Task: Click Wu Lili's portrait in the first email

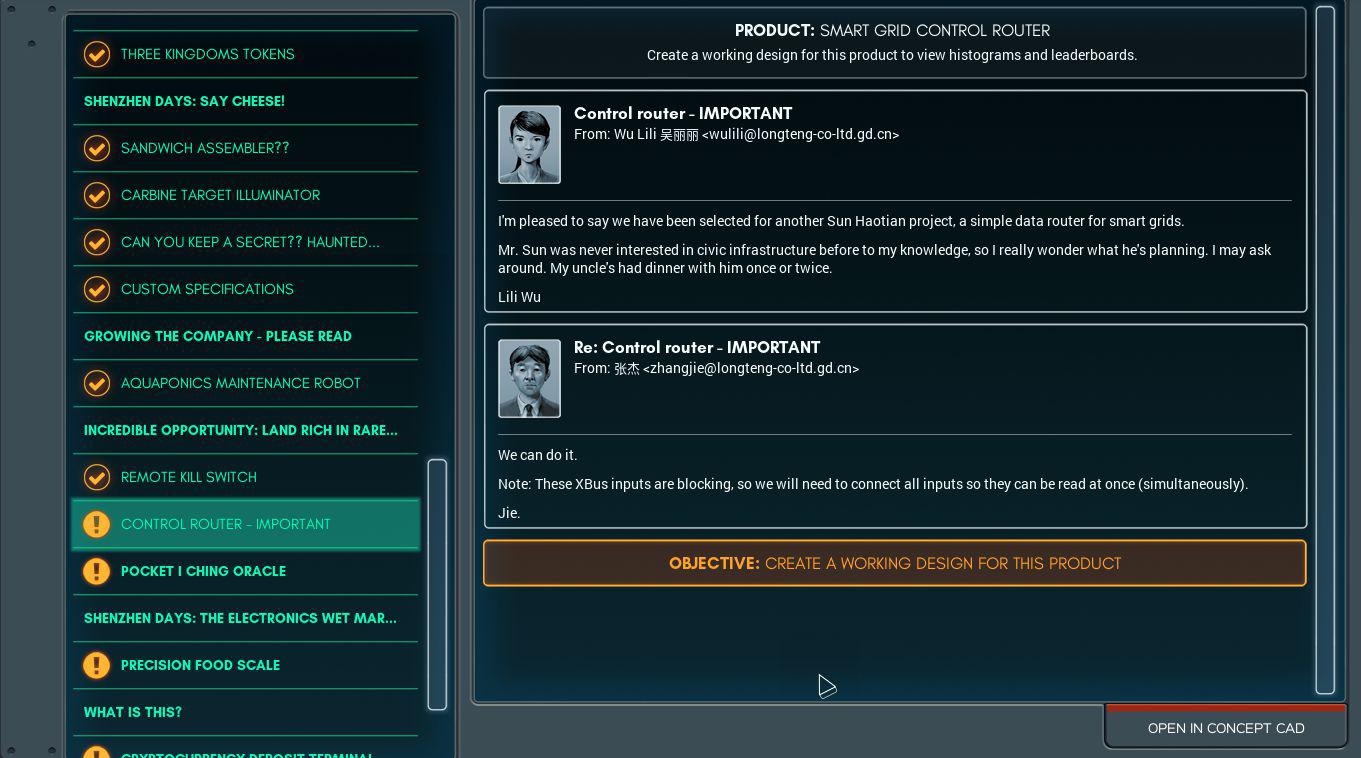Action: pyautogui.click(x=530, y=144)
